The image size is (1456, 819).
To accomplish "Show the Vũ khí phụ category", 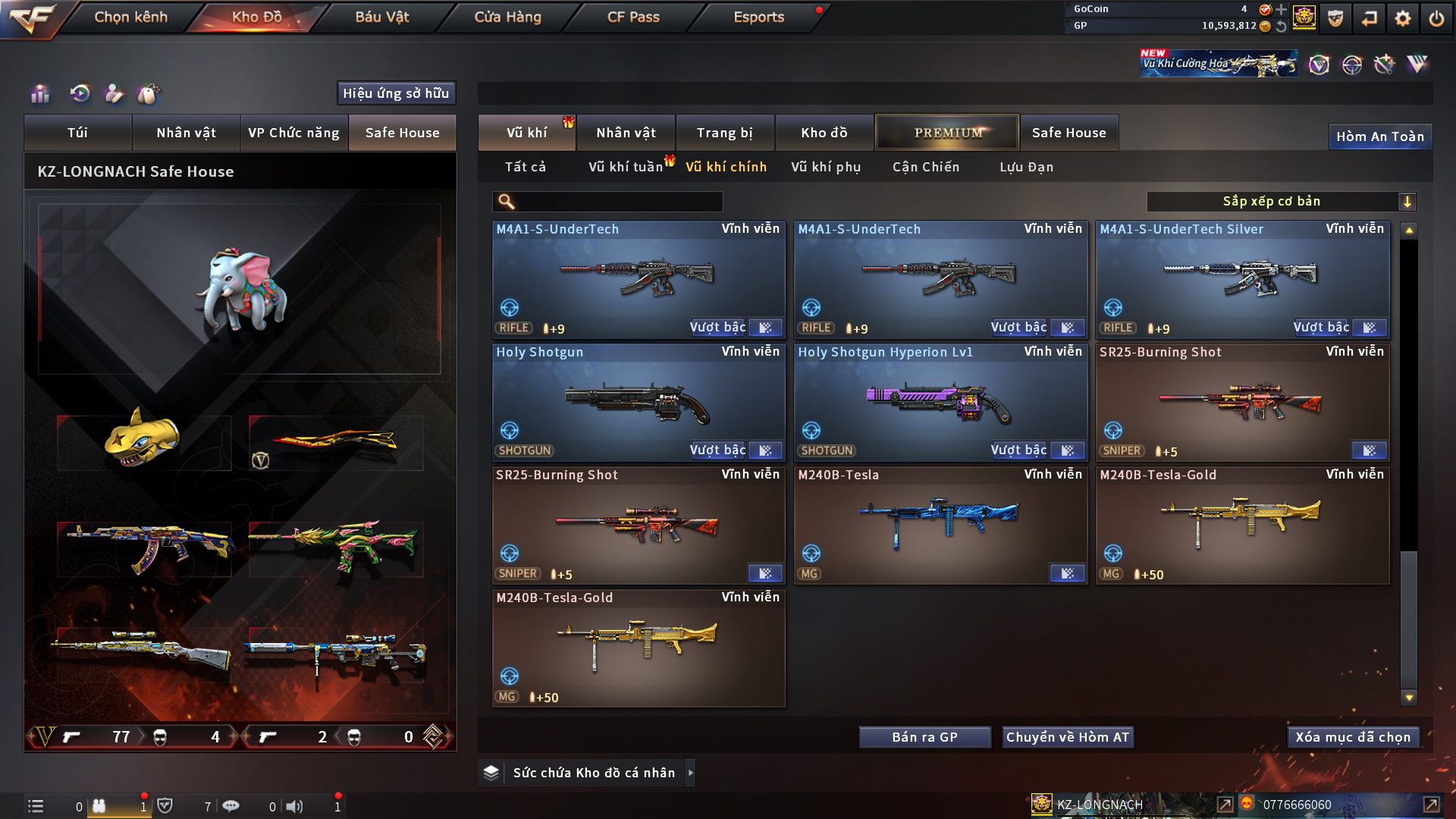I will [x=826, y=167].
